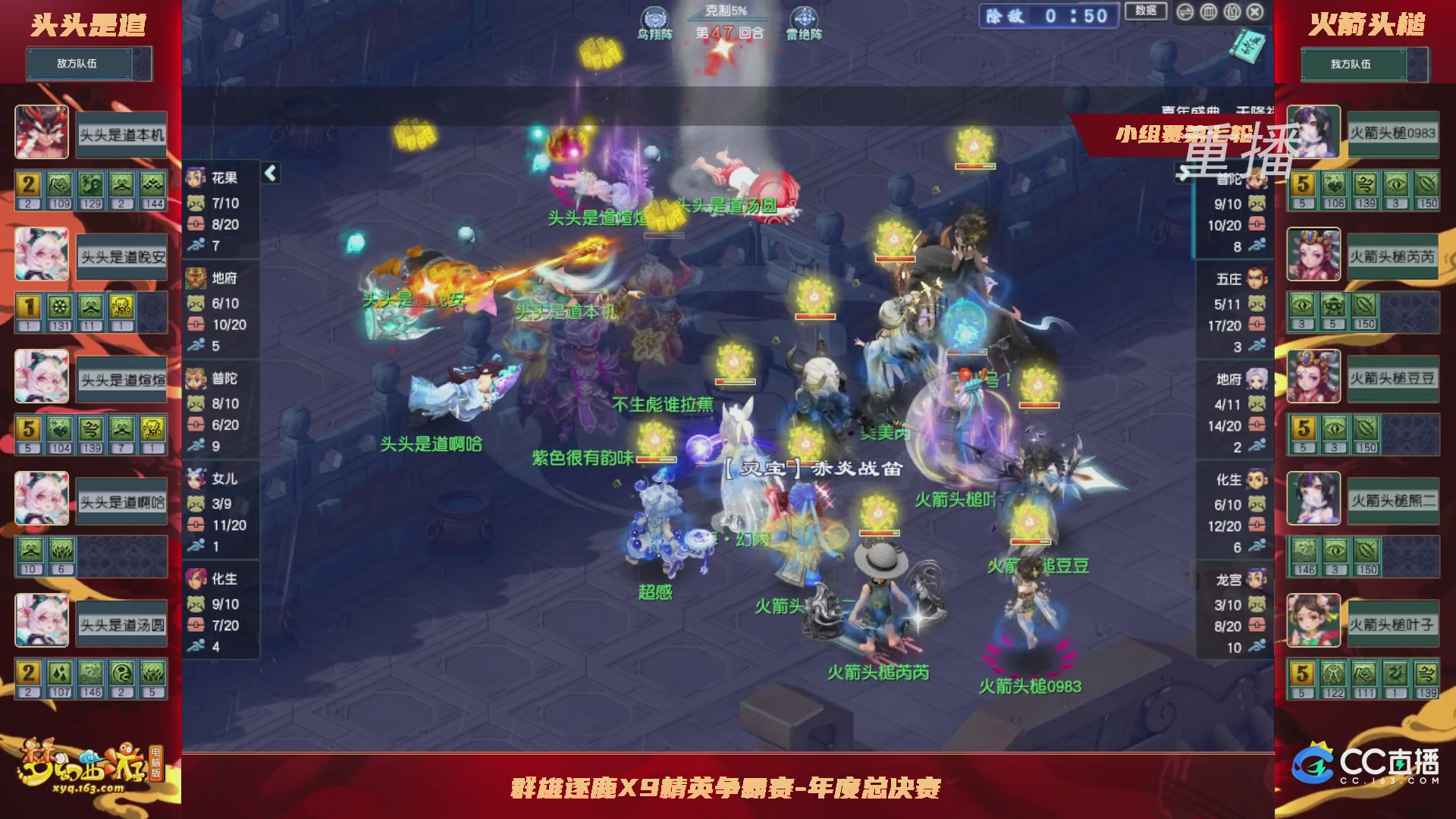The height and width of the screenshot is (819, 1456).
Task: Select the 花果 character portrait thumbnail
Action: coord(196,175)
